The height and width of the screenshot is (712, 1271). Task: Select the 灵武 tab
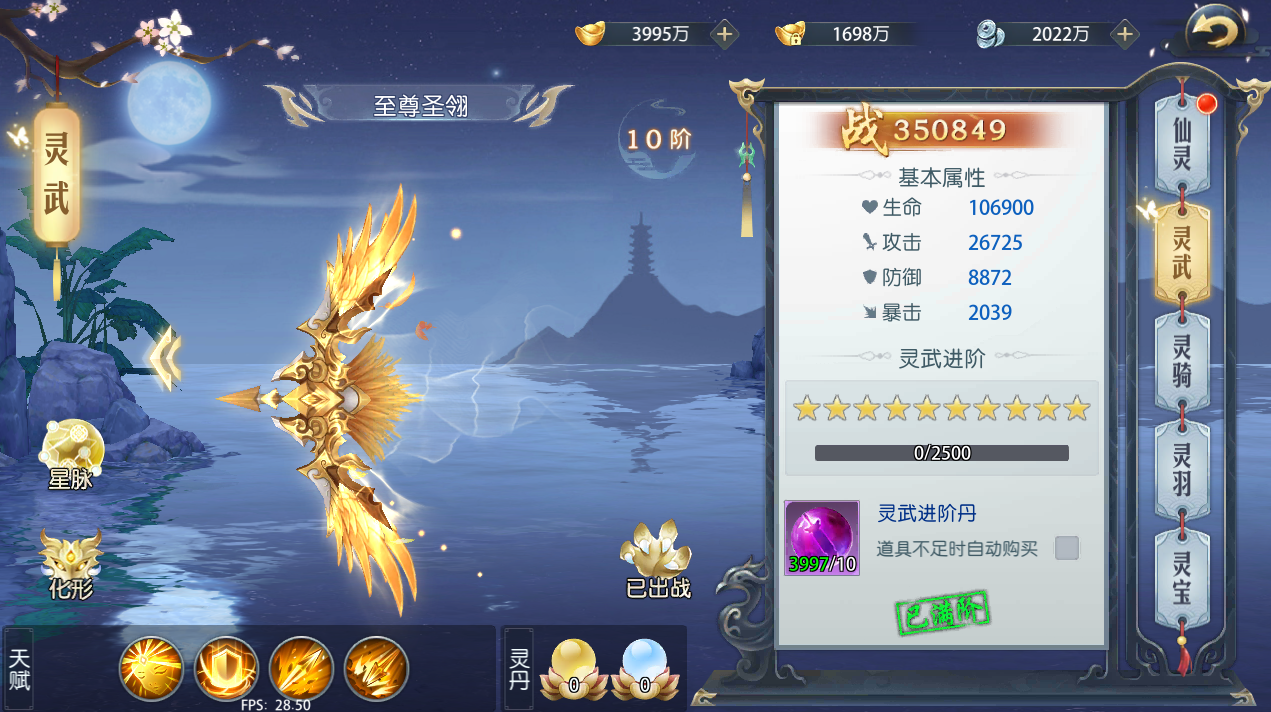[x=1182, y=252]
